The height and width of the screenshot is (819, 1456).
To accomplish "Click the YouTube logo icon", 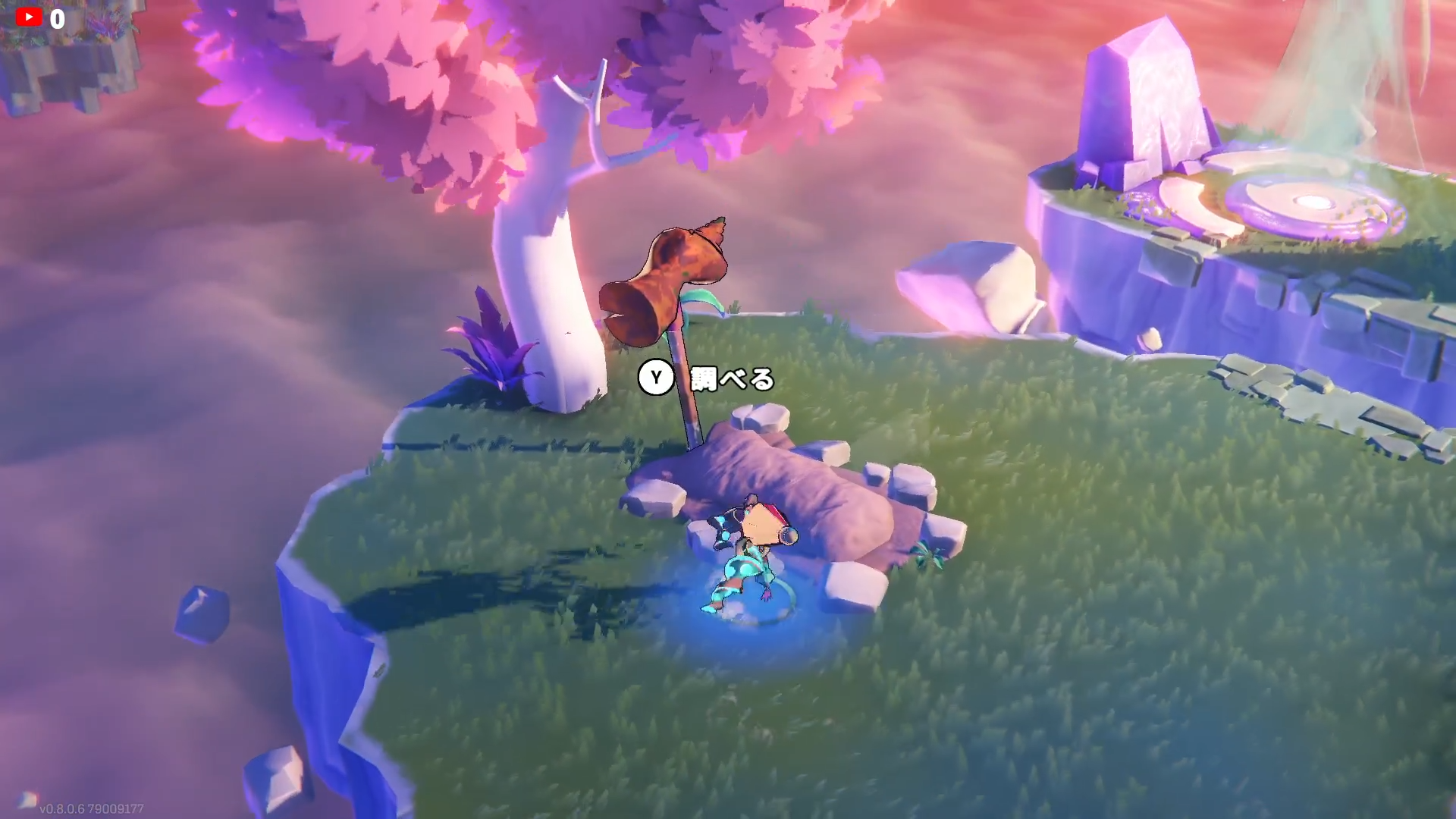I will [x=29, y=17].
